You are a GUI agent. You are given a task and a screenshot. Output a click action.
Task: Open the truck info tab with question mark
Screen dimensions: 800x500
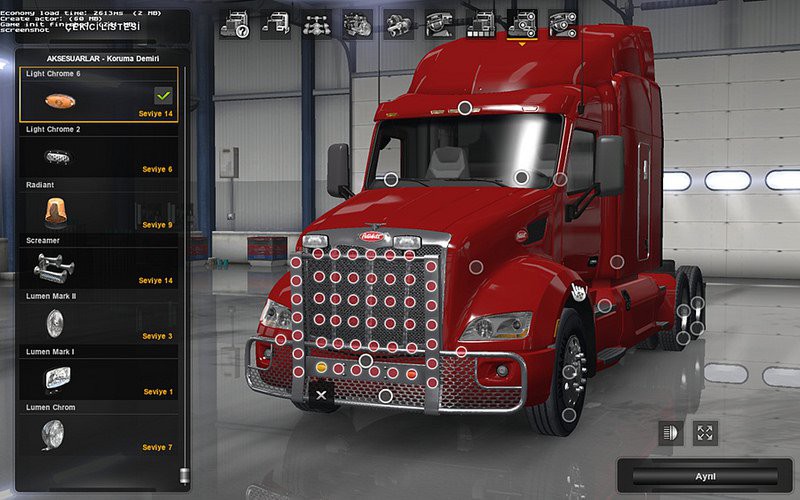point(234,24)
